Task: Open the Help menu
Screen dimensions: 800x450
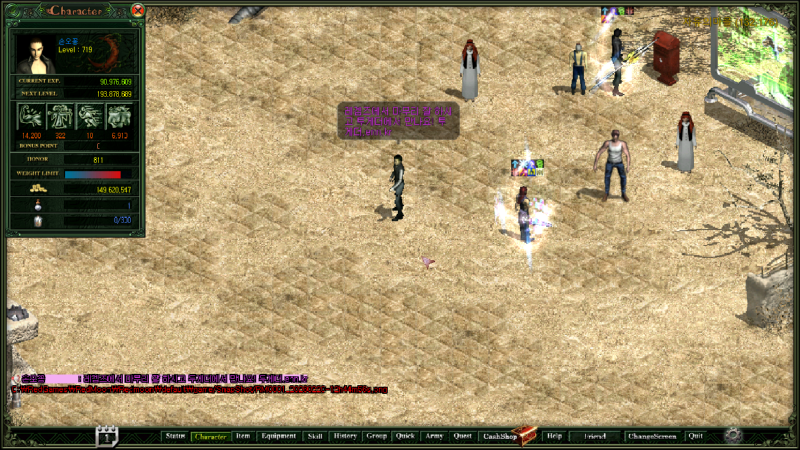Action: coord(555,437)
